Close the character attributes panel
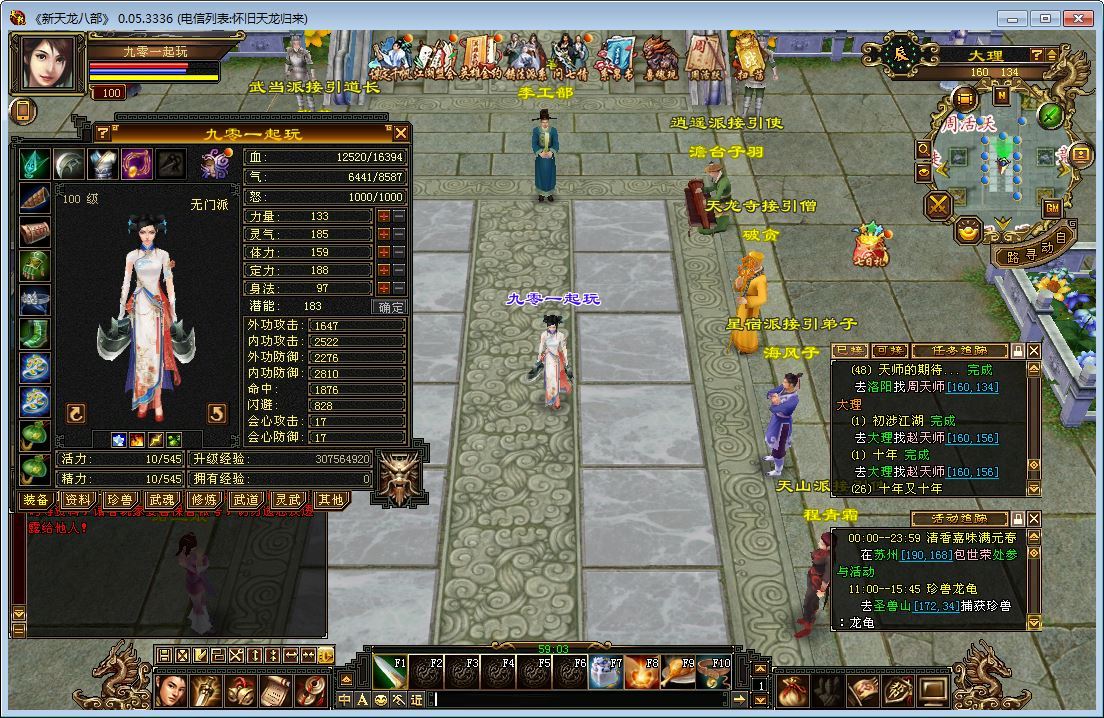This screenshot has height=718, width=1104. [x=401, y=133]
